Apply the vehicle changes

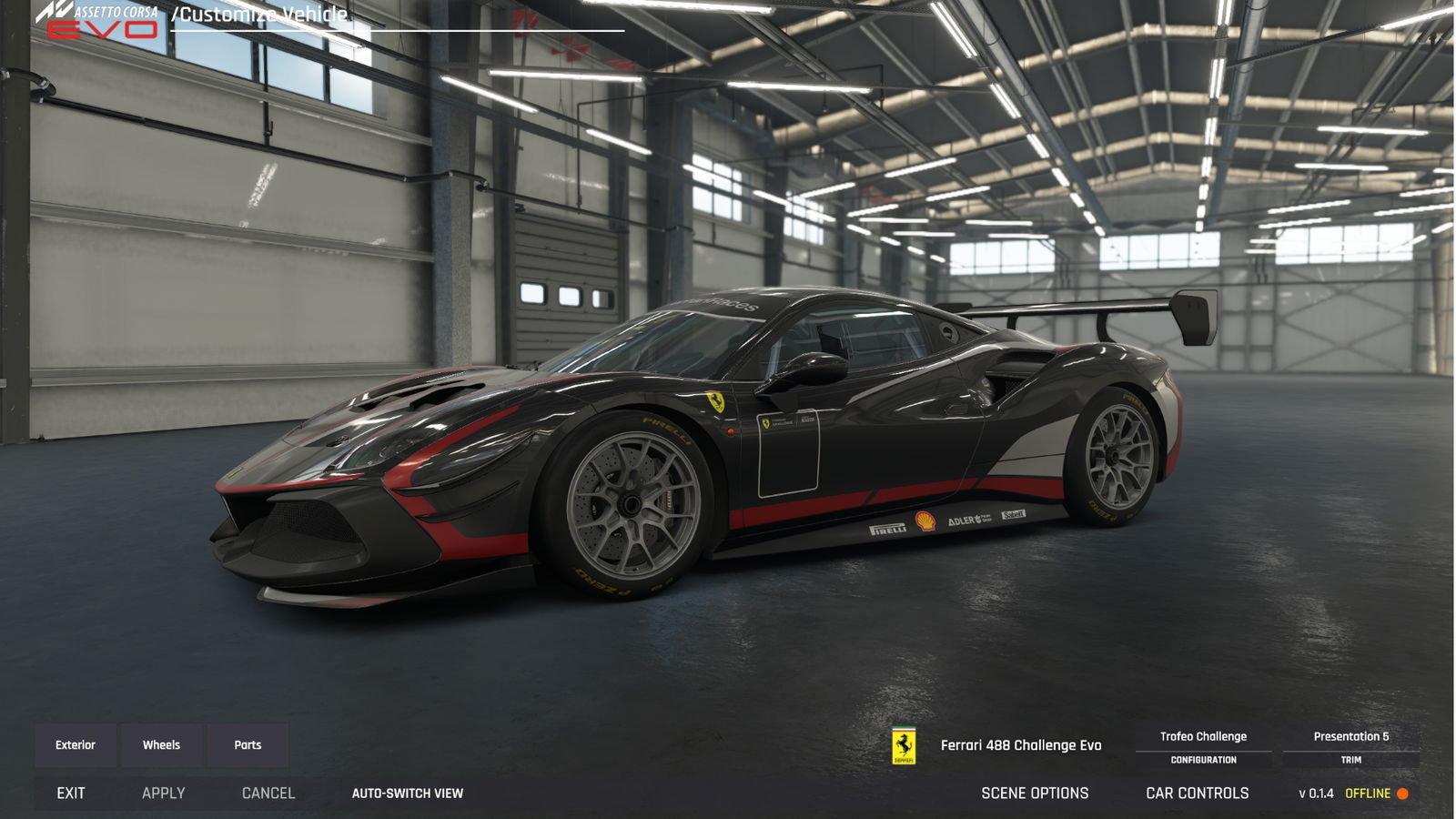coord(164,794)
